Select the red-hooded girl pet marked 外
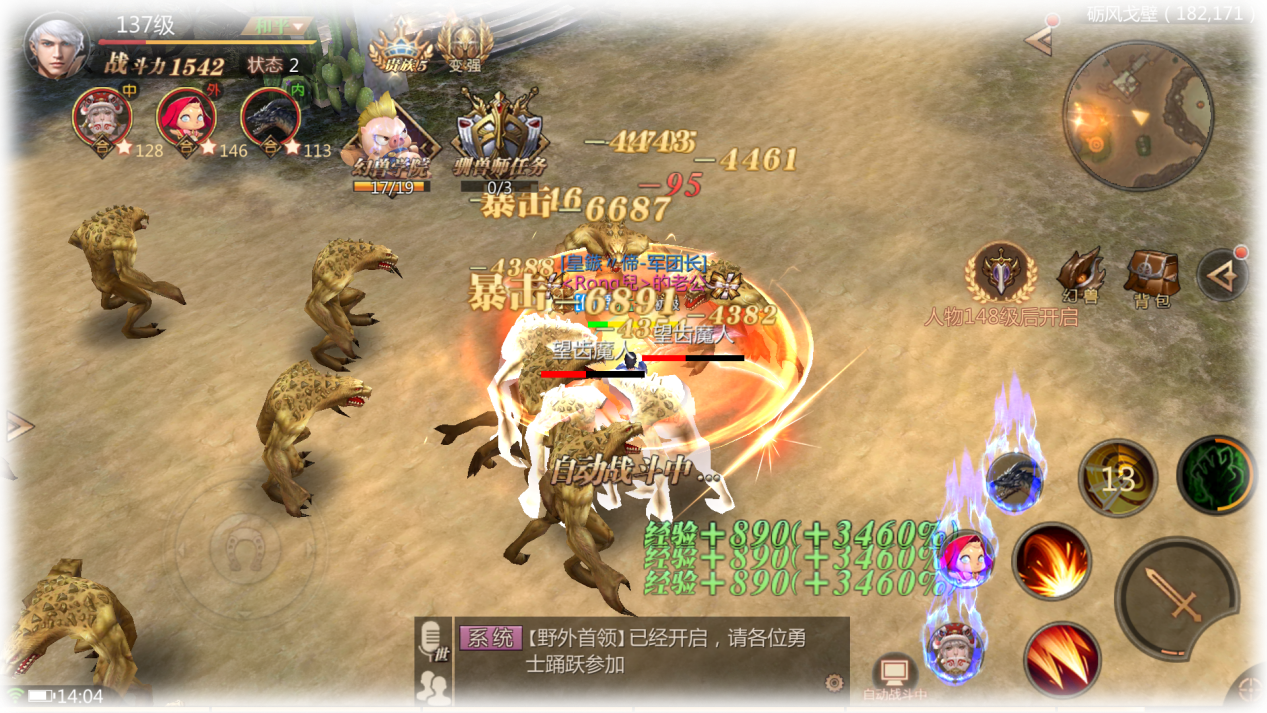Image resolution: width=1267 pixels, height=713 pixels. 187,117
